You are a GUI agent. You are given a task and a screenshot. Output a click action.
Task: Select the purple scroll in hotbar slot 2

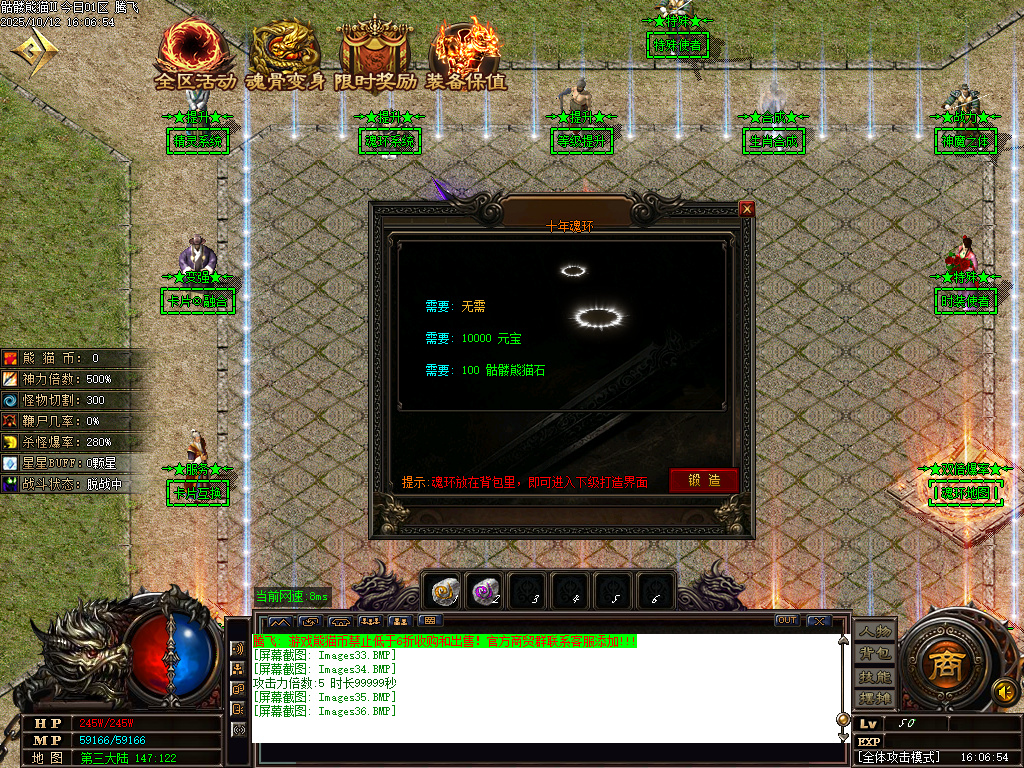486,592
